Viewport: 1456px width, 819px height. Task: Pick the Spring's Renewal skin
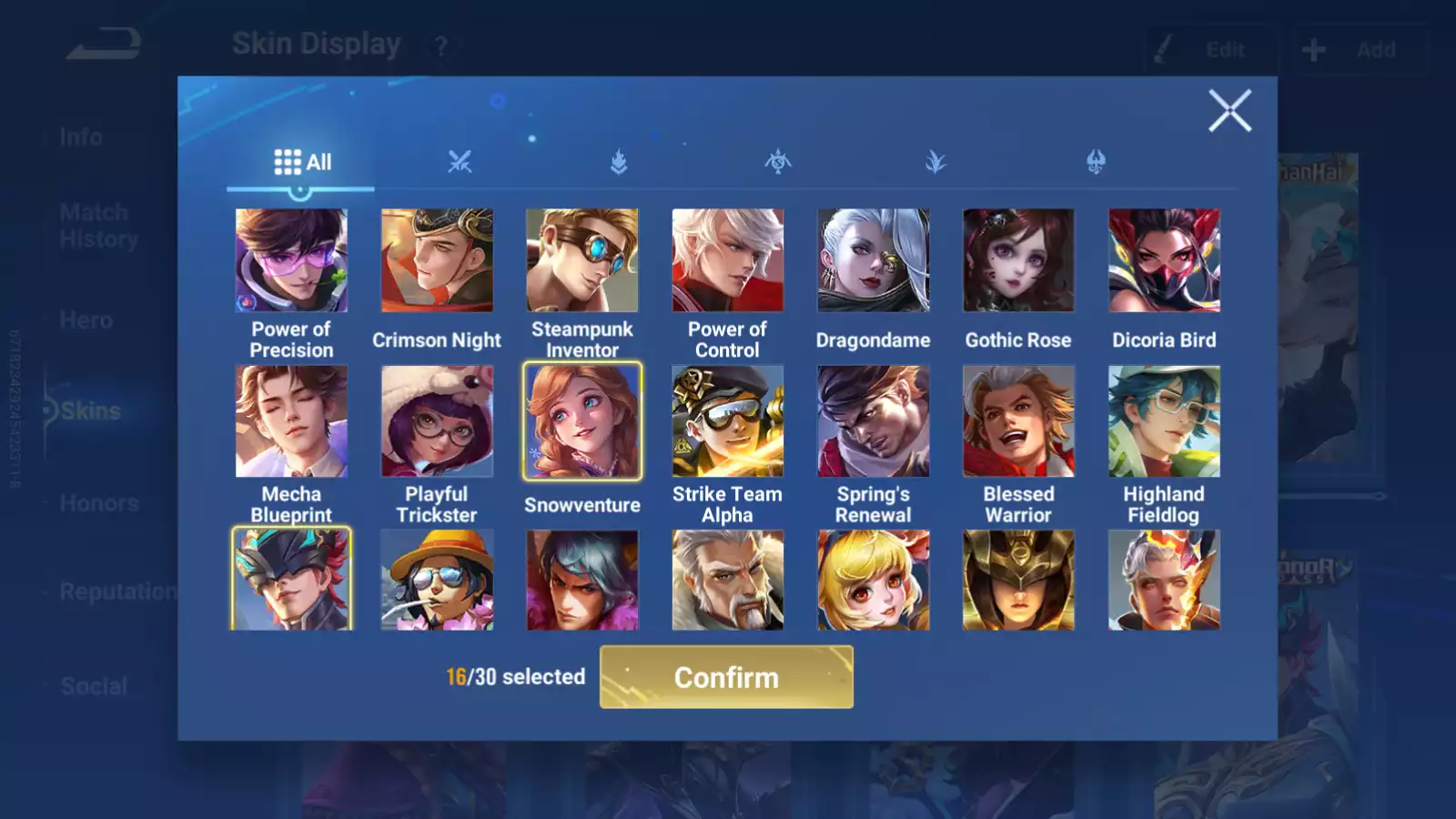[873, 421]
